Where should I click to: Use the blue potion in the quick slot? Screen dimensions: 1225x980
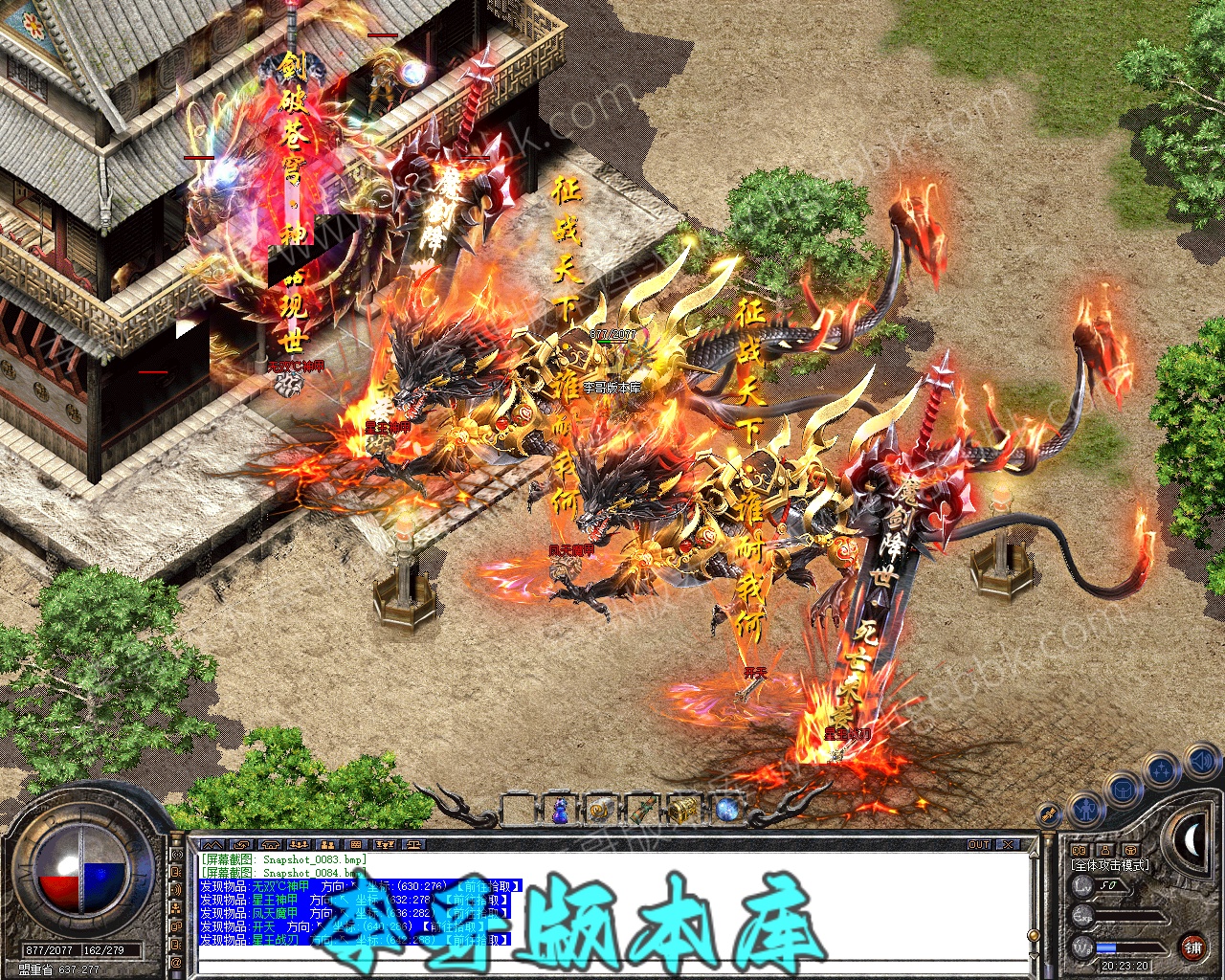coord(560,811)
